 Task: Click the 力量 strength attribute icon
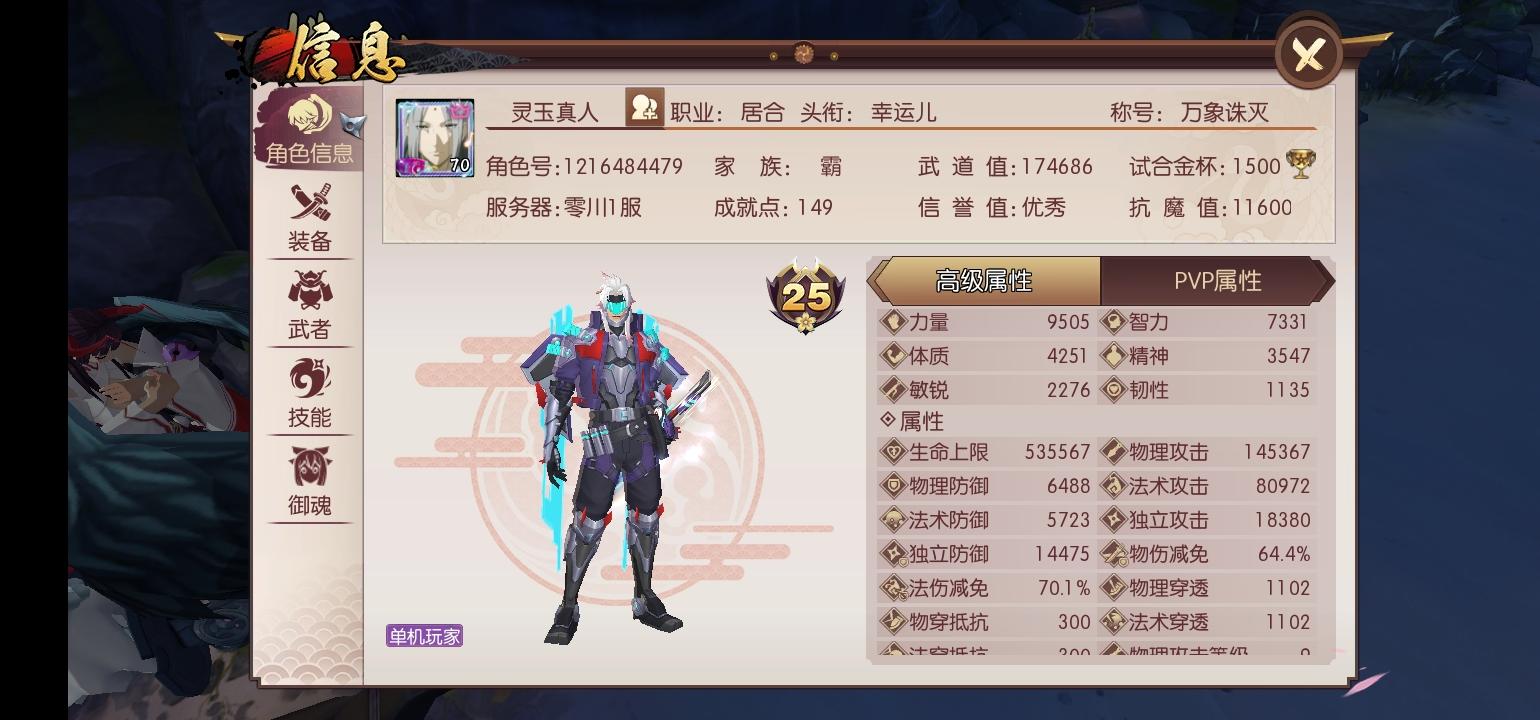pyautogui.click(x=891, y=322)
